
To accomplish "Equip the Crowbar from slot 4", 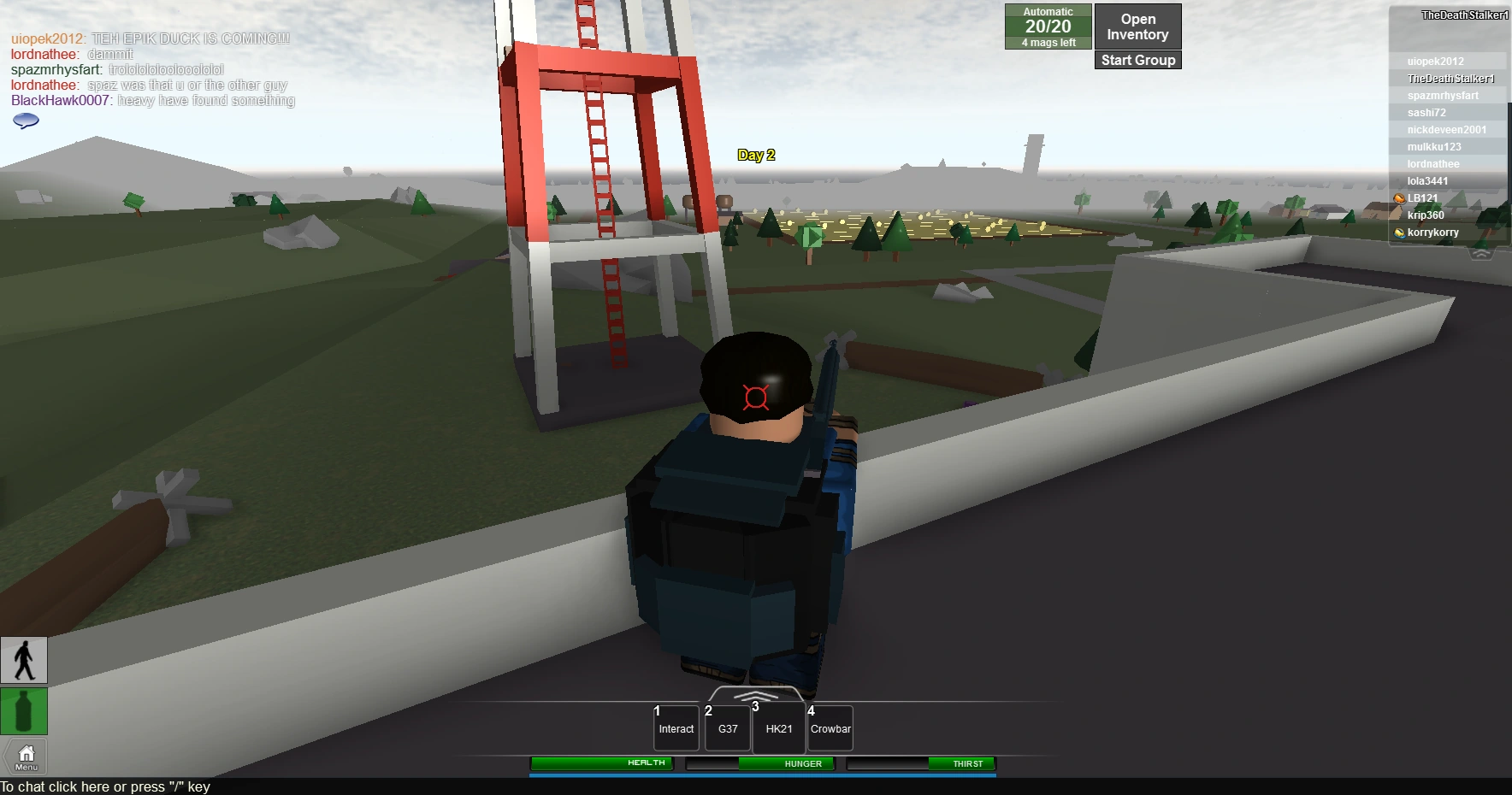I will (830, 728).
